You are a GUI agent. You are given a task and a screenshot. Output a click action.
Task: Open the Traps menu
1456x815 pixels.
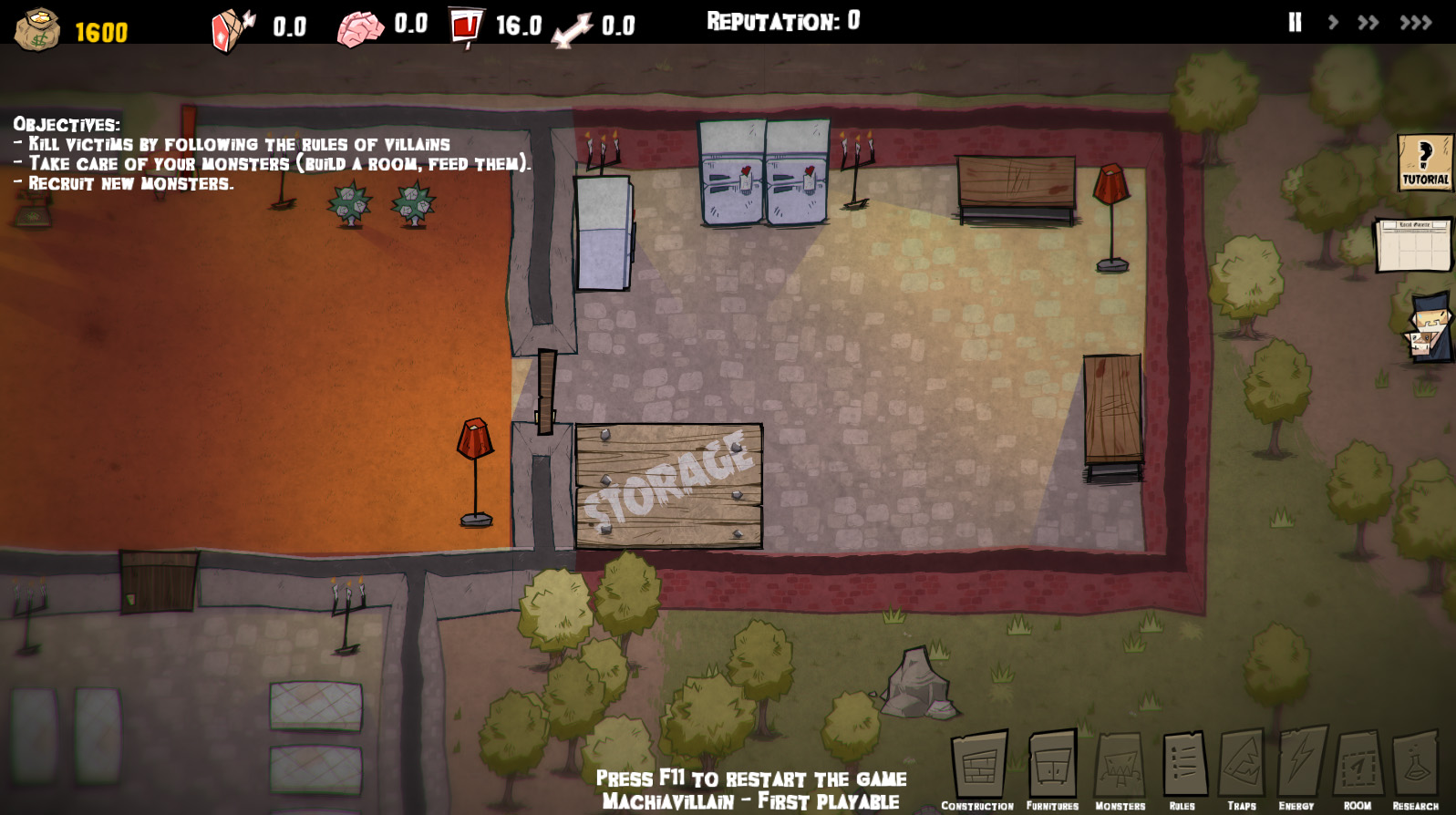[x=1241, y=767]
